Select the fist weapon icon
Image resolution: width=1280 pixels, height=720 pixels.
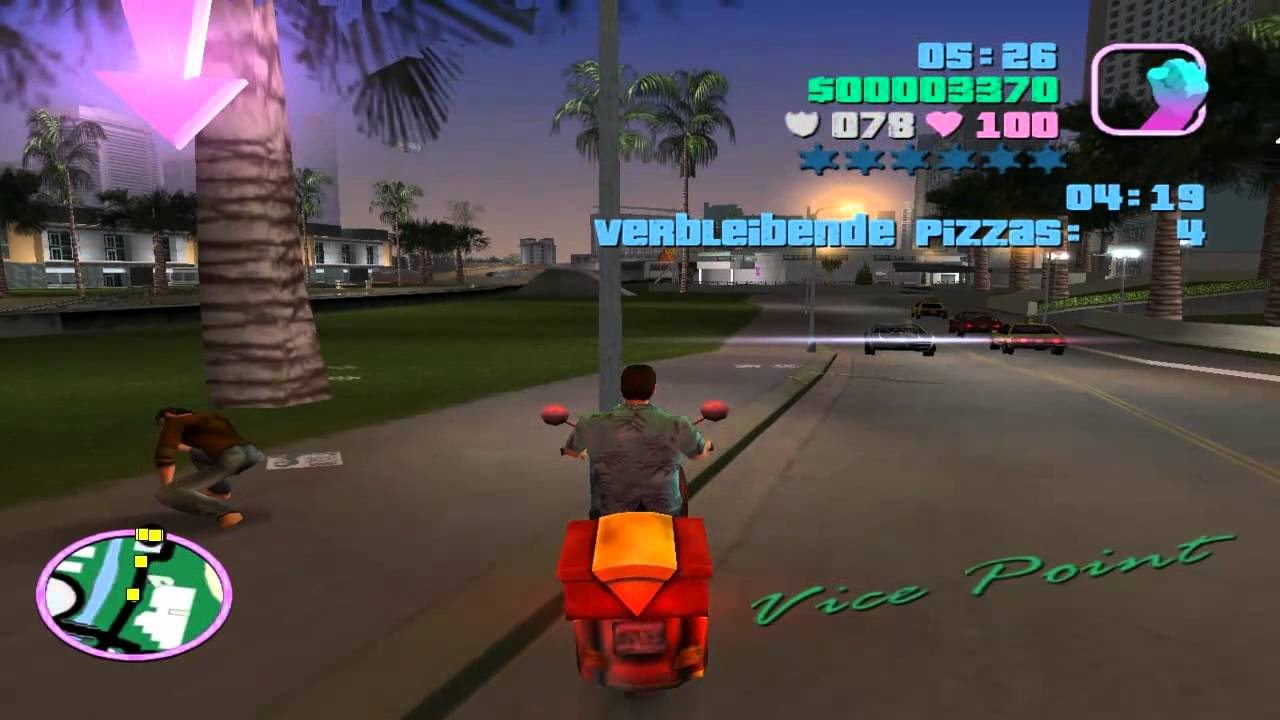tap(1148, 89)
